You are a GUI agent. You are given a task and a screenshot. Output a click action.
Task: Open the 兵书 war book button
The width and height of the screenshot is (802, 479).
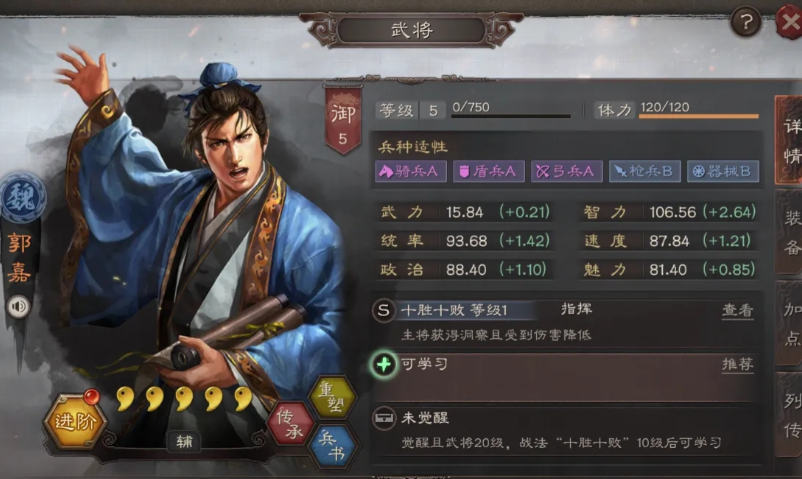(x=333, y=444)
